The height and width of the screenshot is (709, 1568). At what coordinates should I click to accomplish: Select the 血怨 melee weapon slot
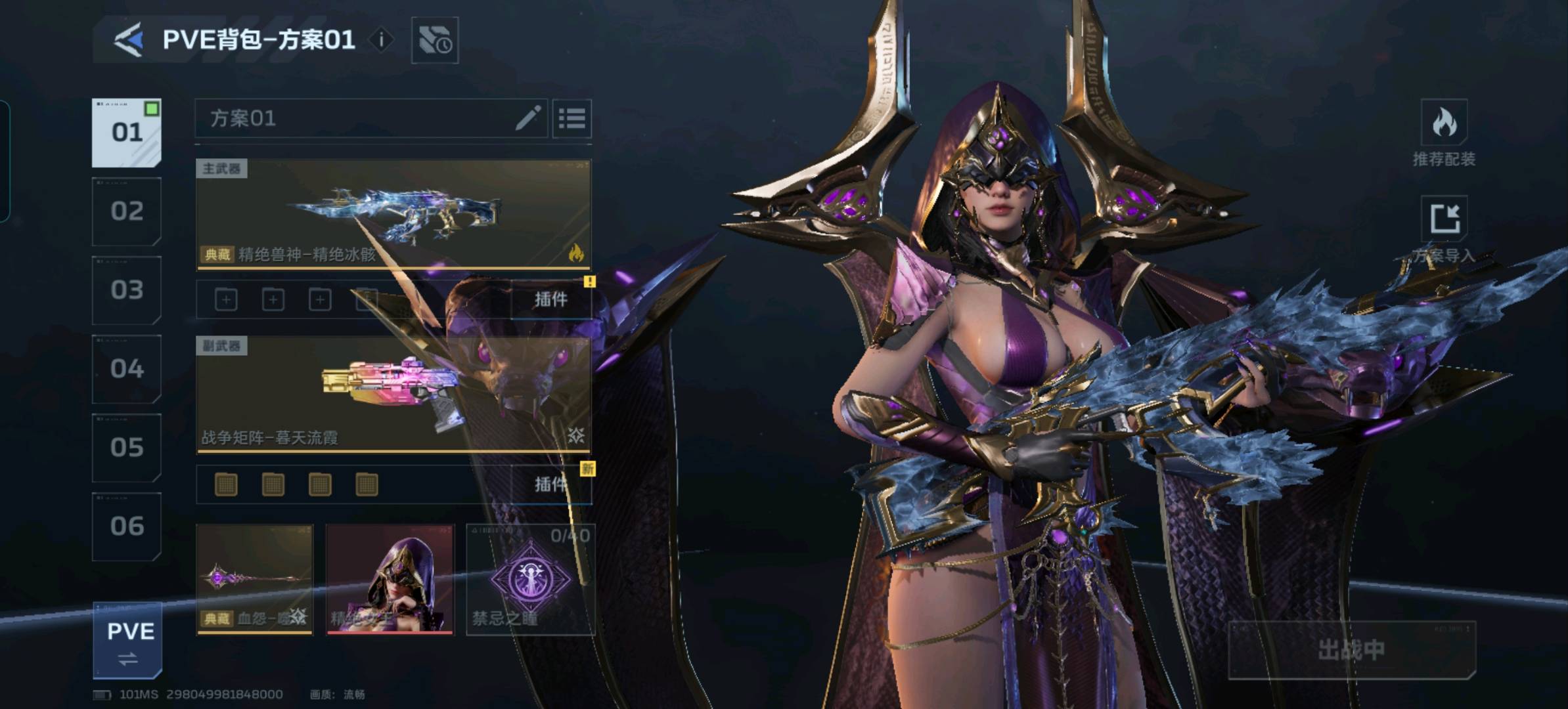click(x=255, y=579)
